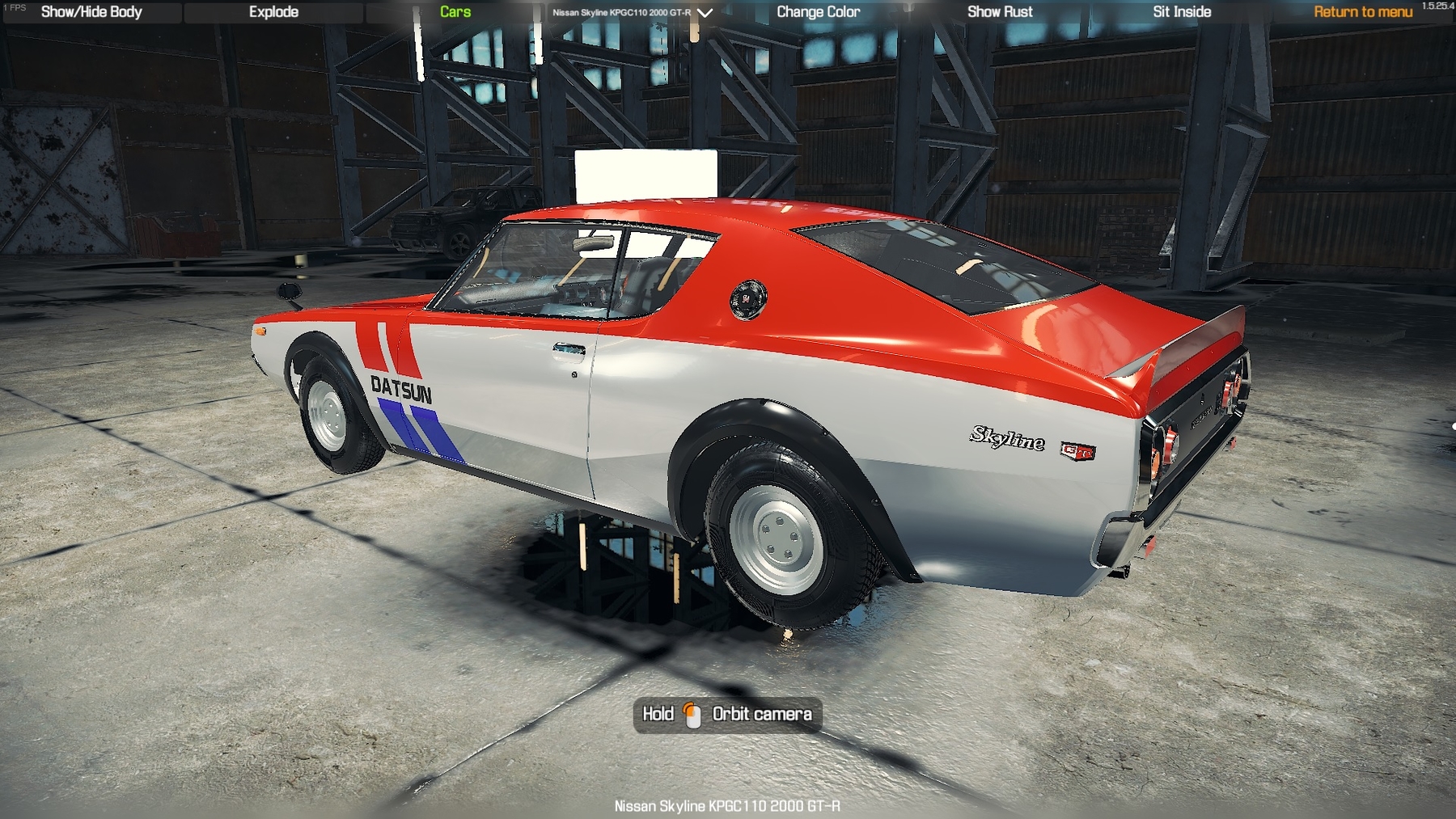Open the Nissan Skyline car dropdown

pyautogui.click(x=632, y=13)
